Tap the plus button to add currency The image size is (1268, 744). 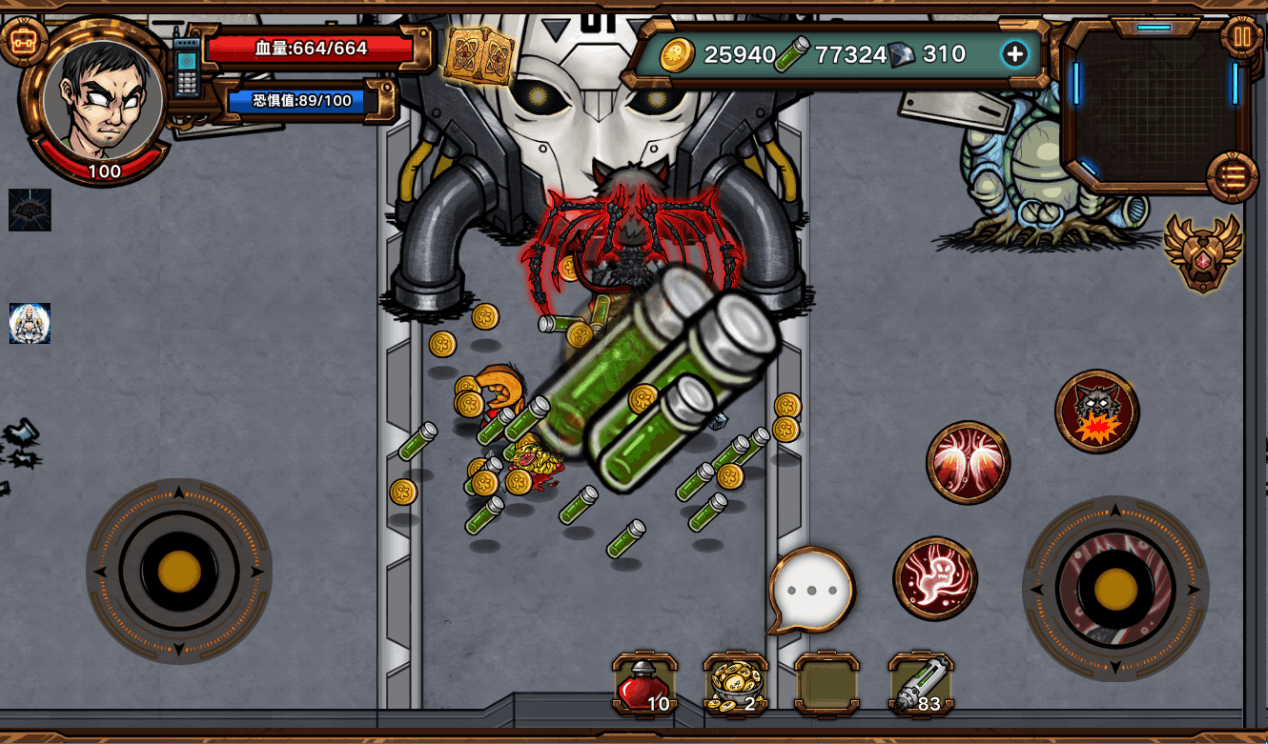(1015, 54)
